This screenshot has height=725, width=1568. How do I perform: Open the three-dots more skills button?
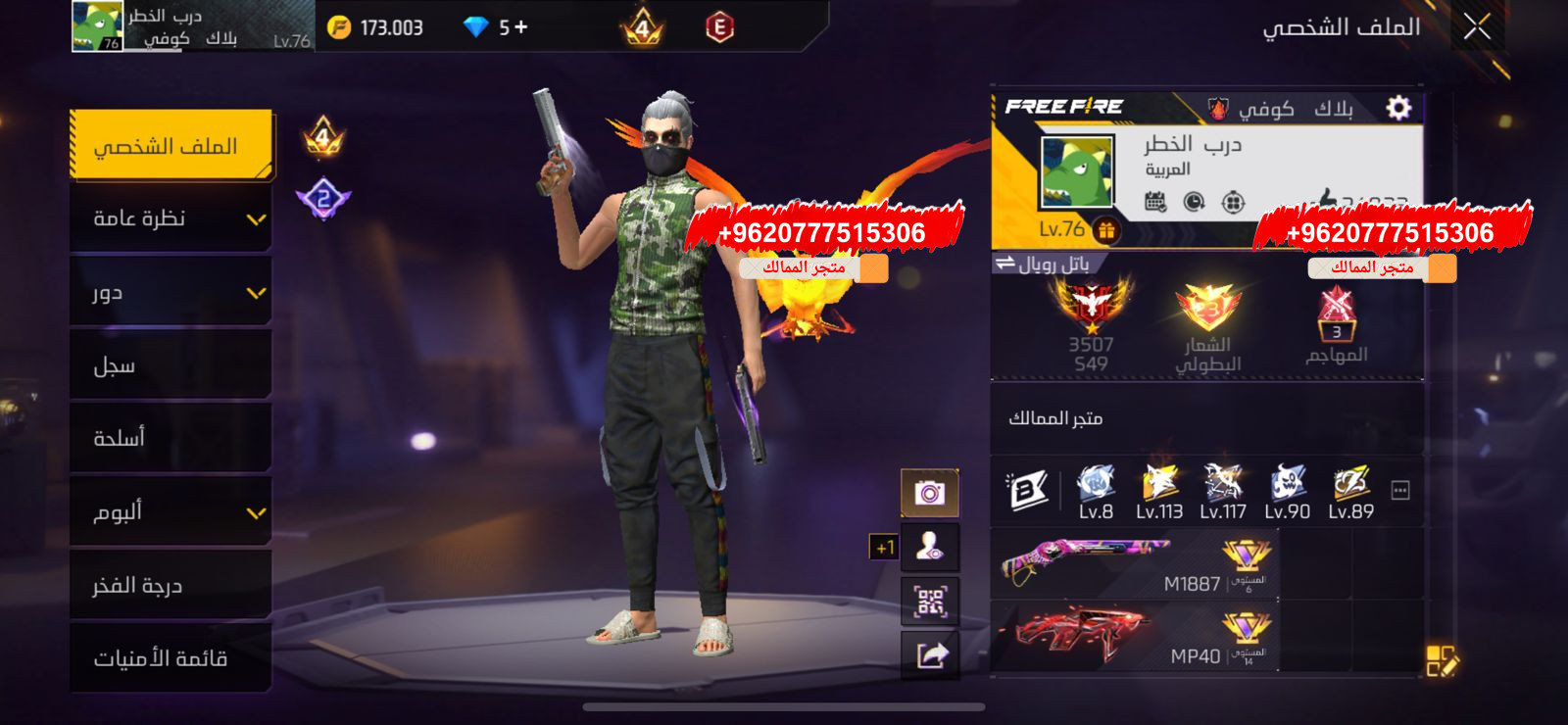[1400, 491]
